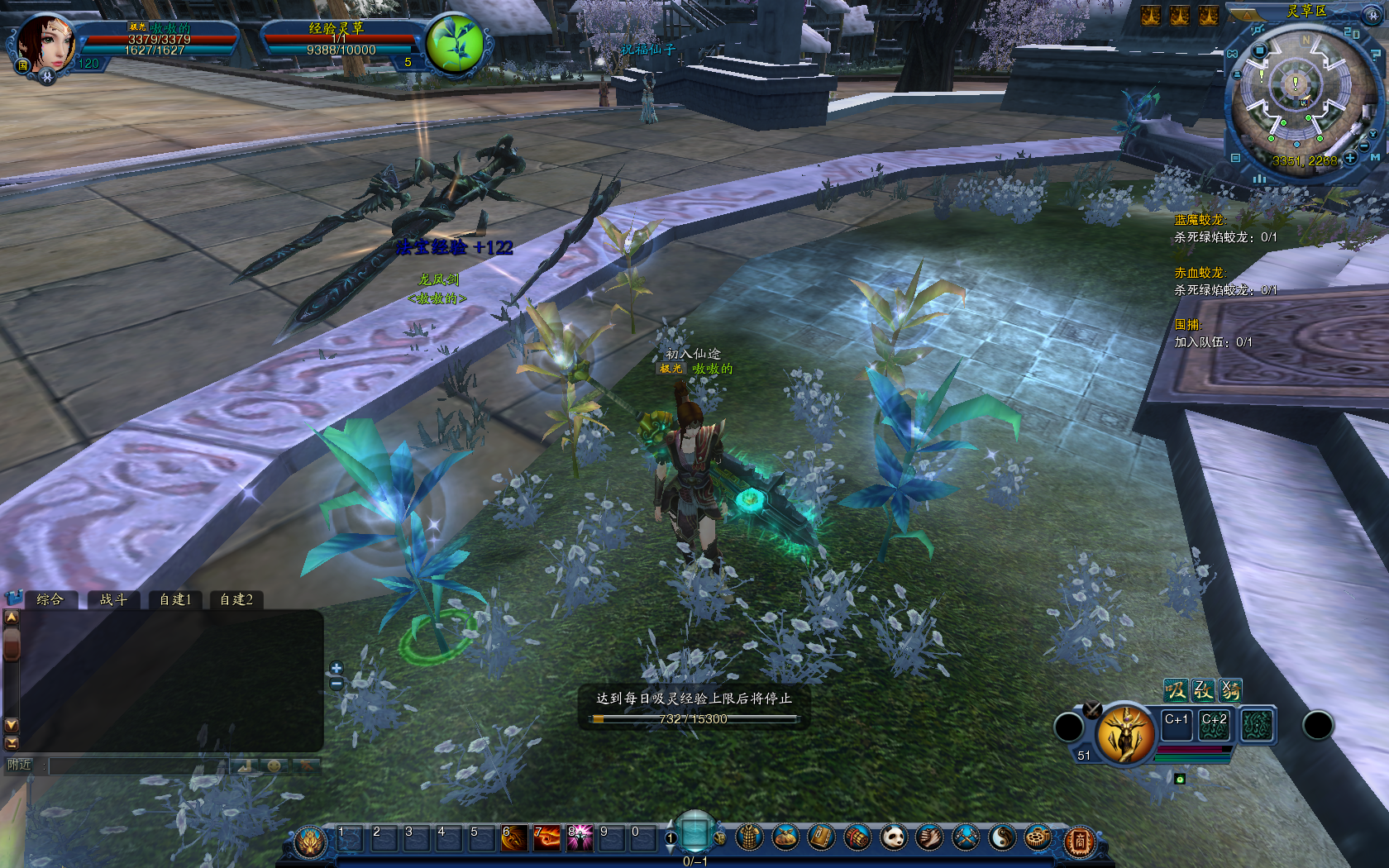Open the yin-yang menu icon
The width and height of the screenshot is (1389, 868).
coord(1002,838)
